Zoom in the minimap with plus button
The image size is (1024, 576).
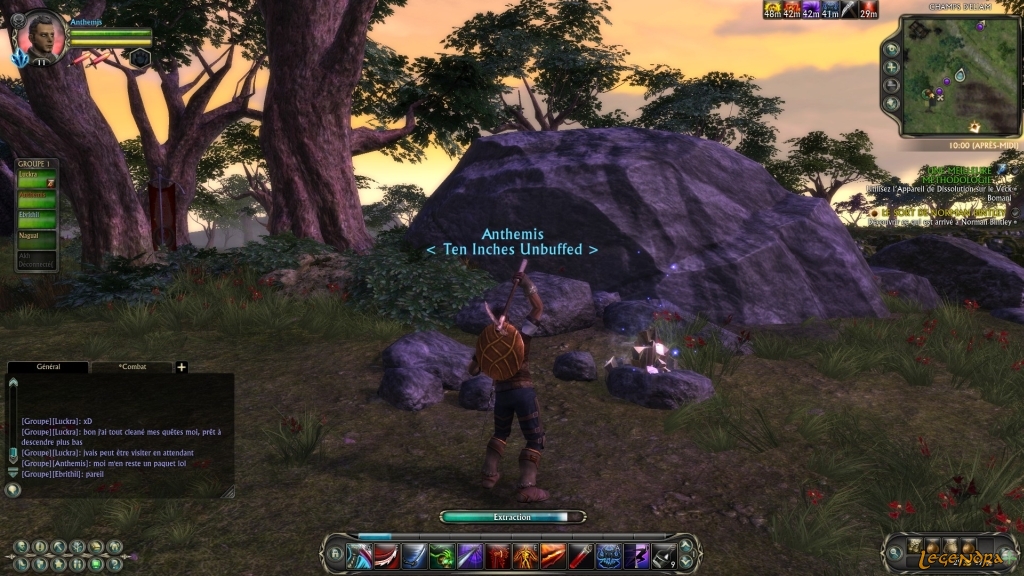(891, 67)
